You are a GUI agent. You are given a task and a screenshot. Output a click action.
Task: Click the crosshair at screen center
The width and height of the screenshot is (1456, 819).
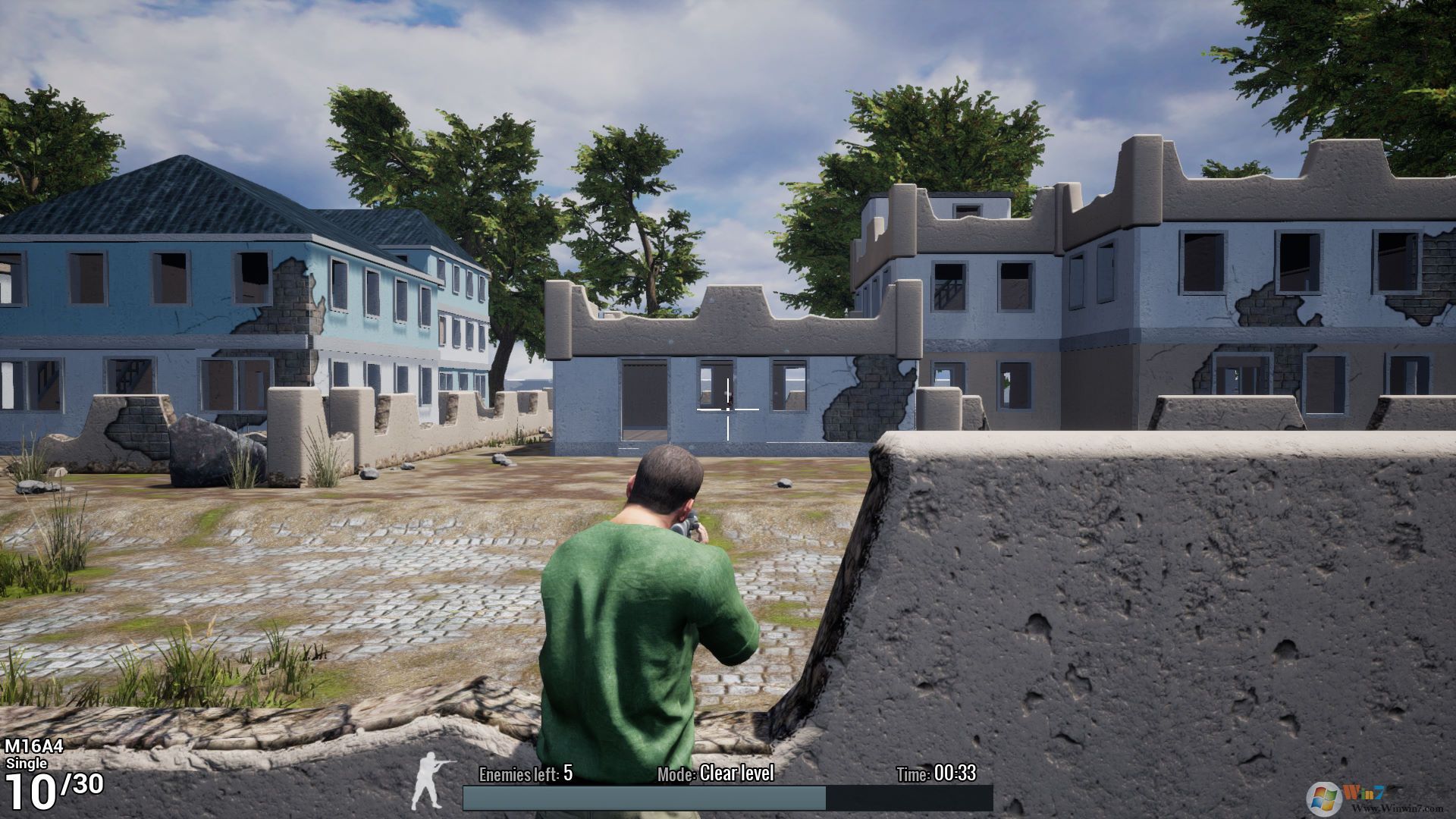pyautogui.click(x=728, y=408)
